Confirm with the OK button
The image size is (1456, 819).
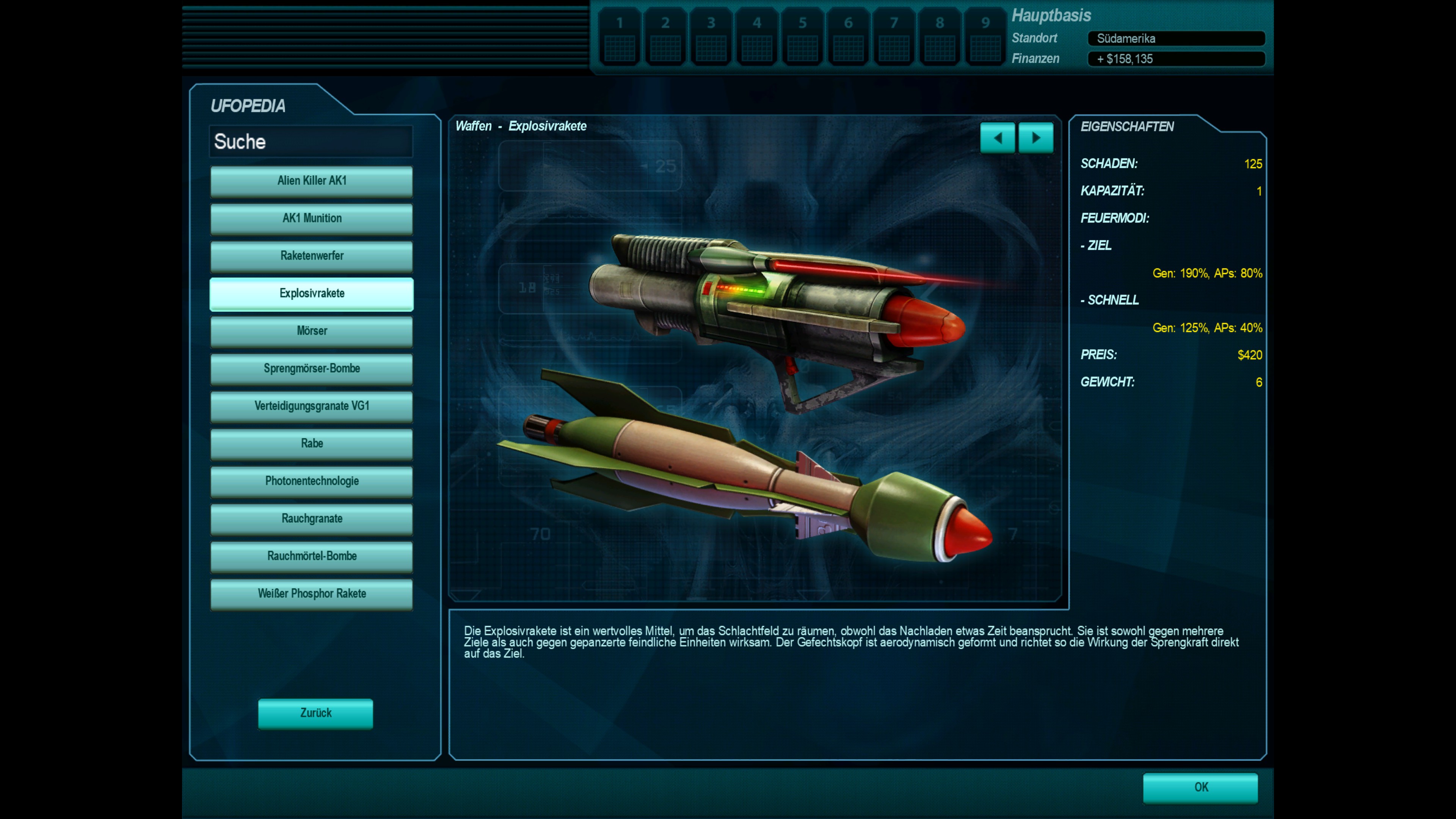[x=1200, y=788]
